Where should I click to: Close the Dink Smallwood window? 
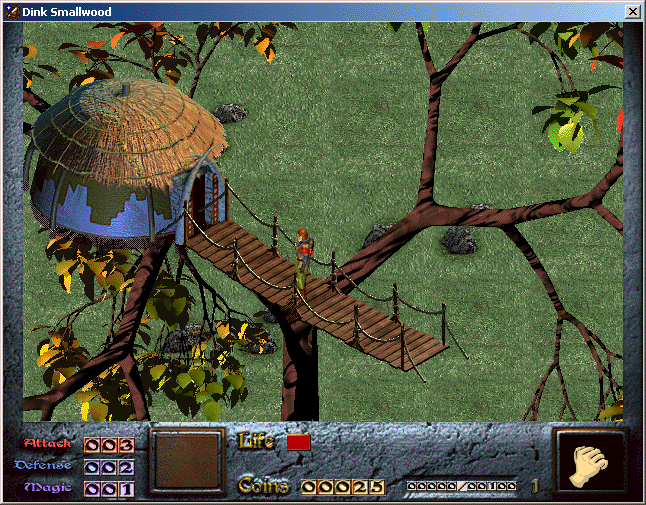point(632,11)
